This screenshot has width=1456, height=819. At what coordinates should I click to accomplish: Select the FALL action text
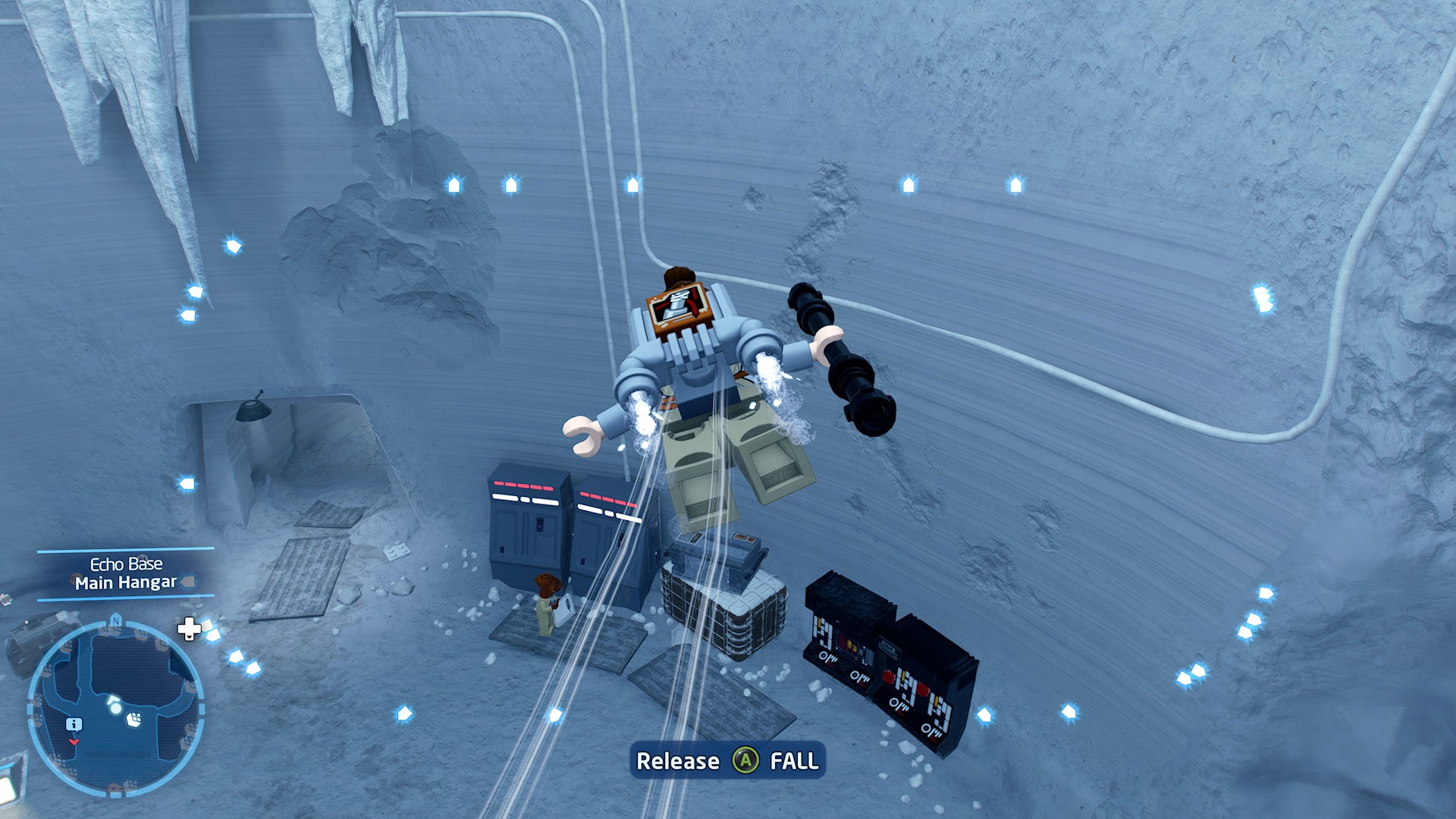pos(793,761)
